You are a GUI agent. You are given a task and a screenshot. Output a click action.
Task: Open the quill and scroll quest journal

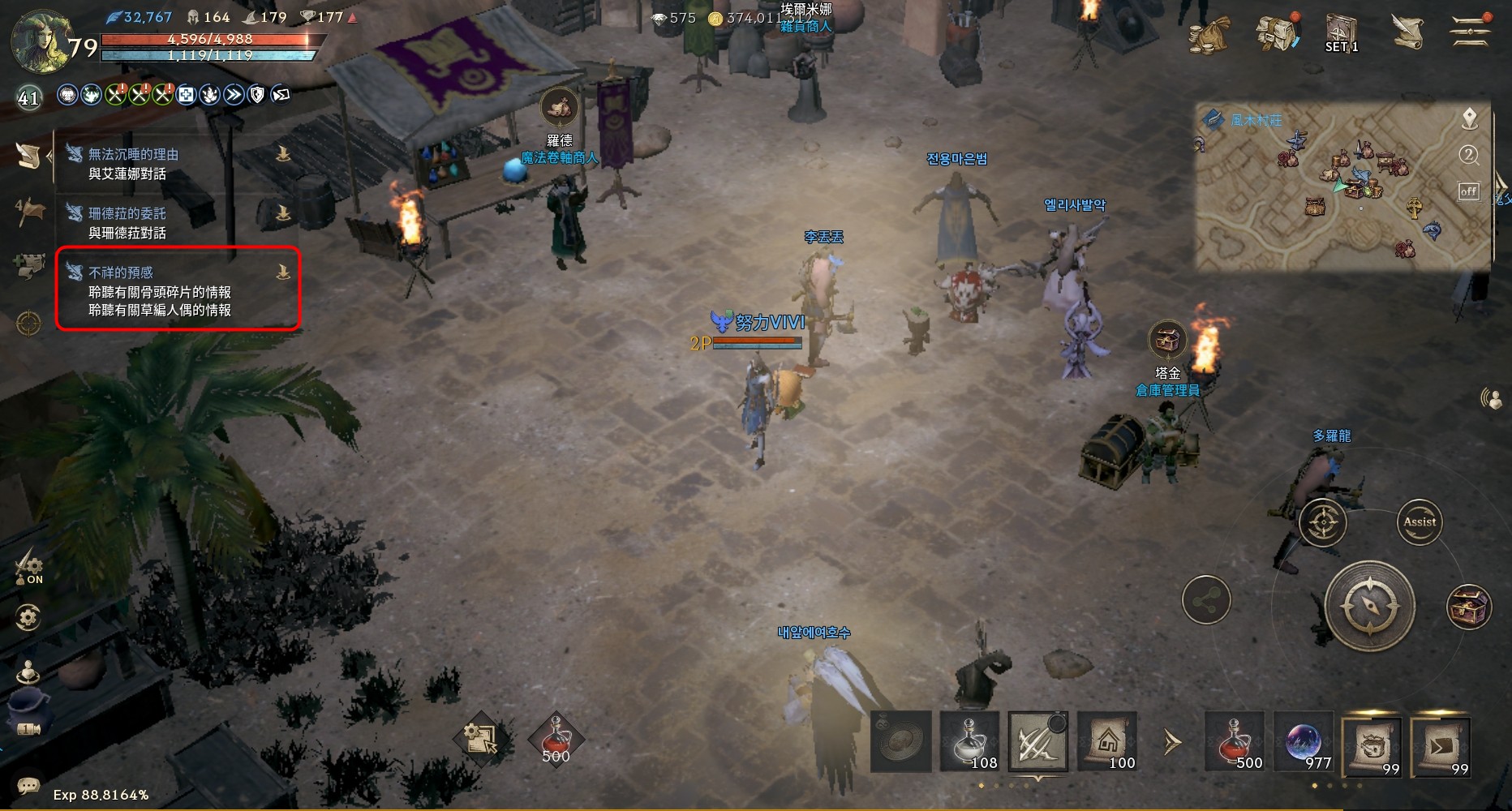(x=1407, y=31)
